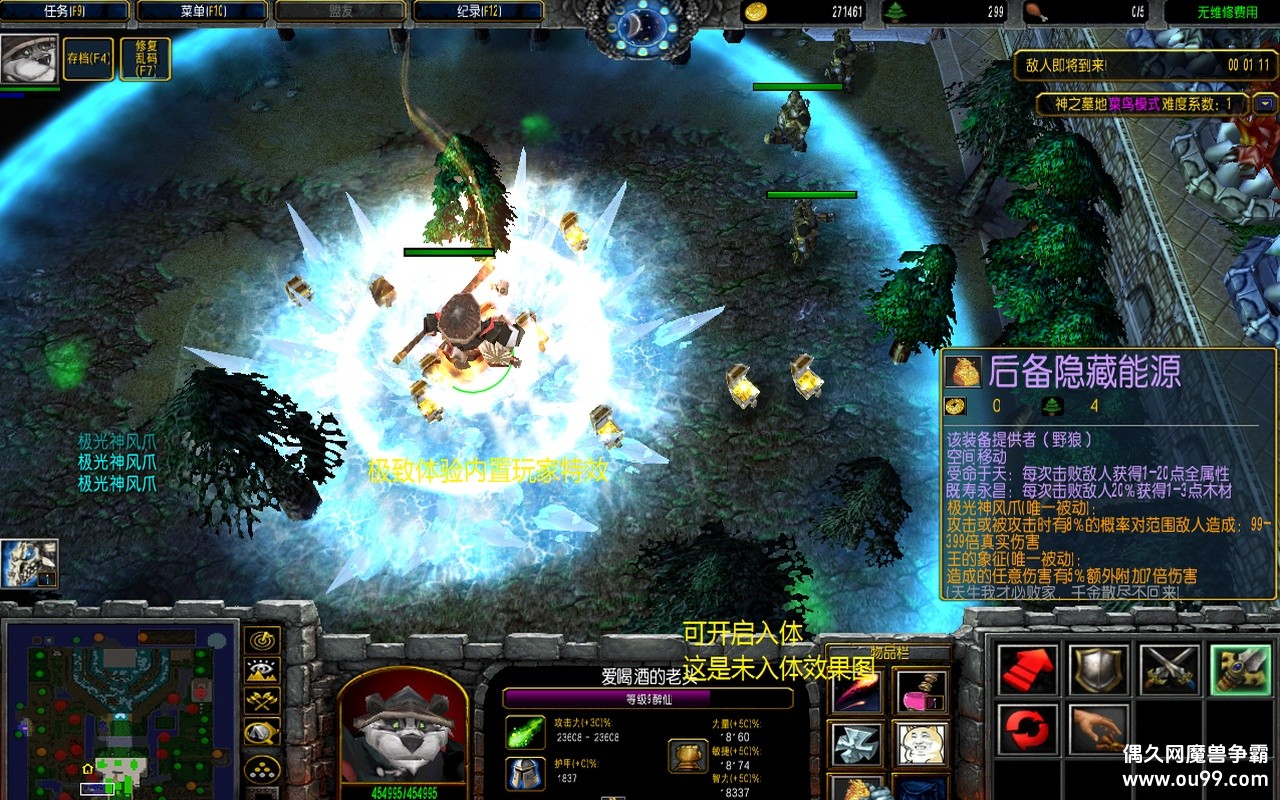Open the 纪录 (F12) log menu

pyautogui.click(x=478, y=12)
